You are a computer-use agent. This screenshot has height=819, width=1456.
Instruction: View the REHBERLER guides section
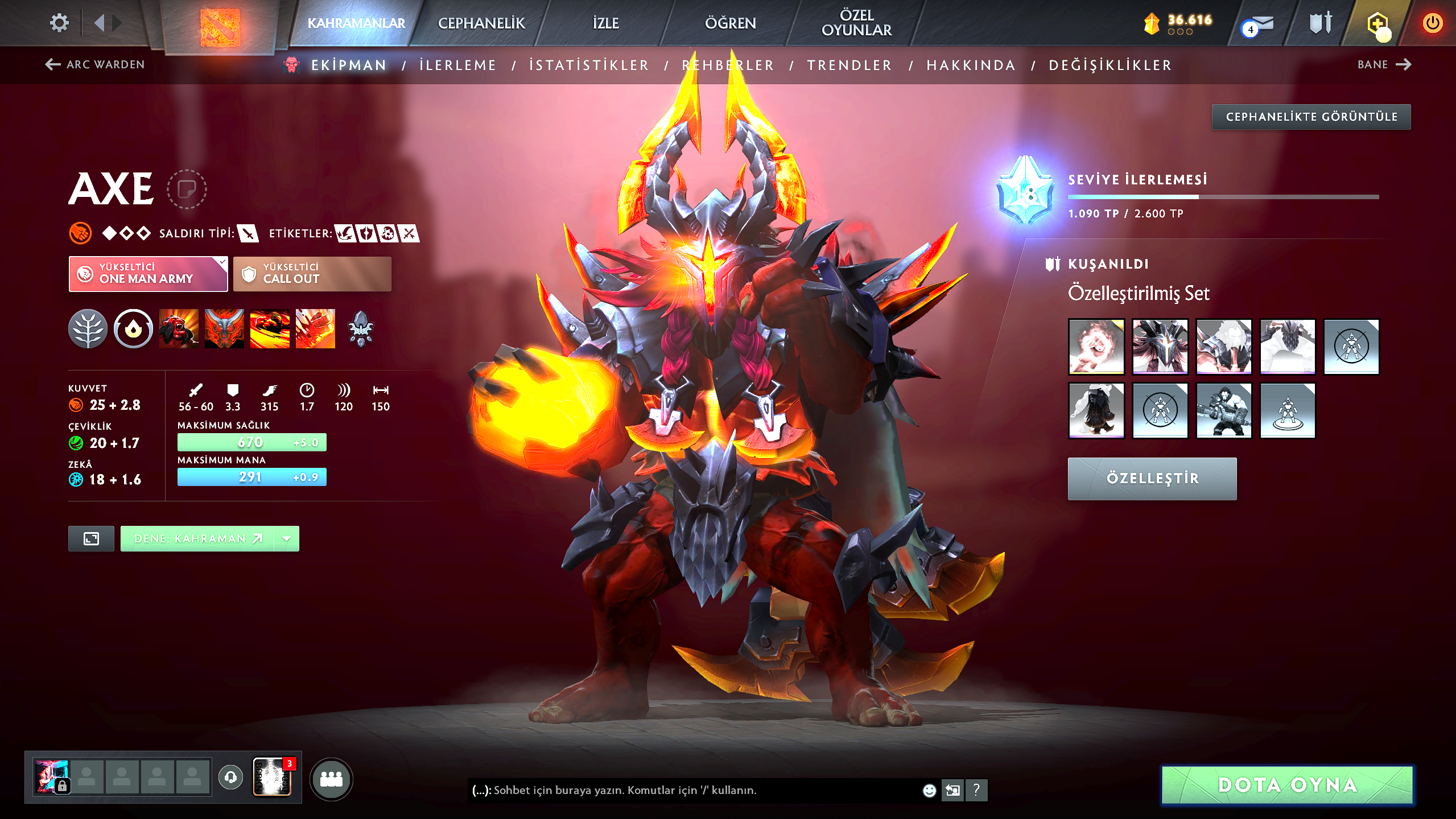pyautogui.click(x=728, y=65)
